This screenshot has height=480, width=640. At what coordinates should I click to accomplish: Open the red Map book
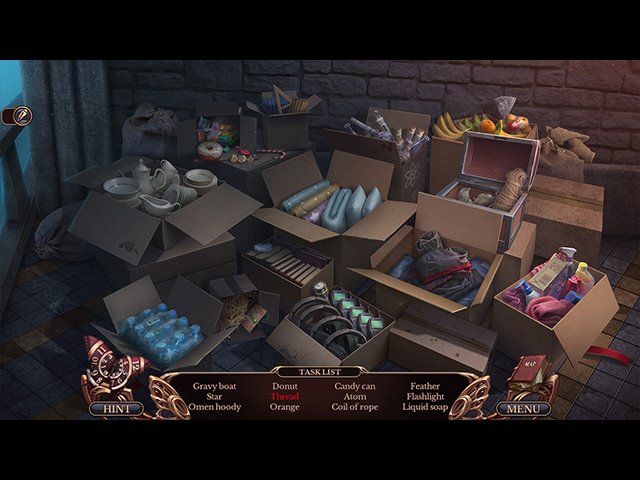[527, 374]
